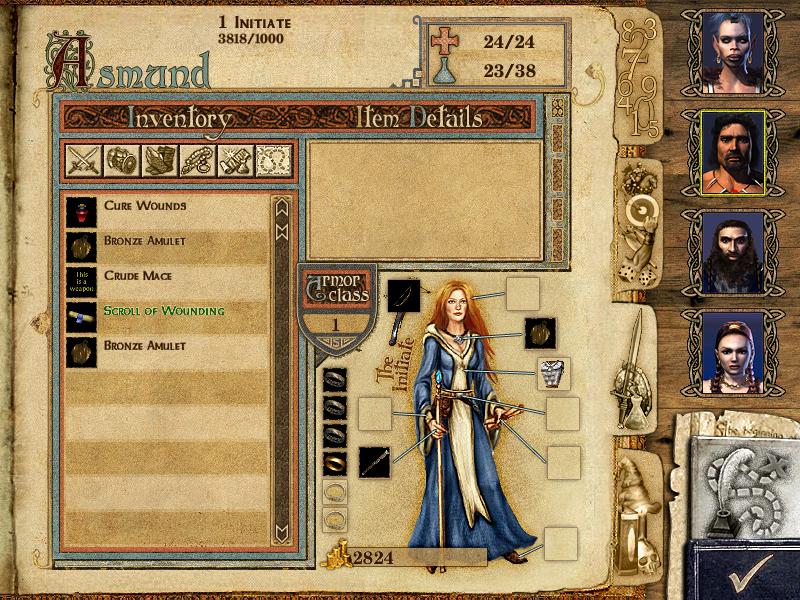
Task: Filter inventory by crossed swords weapons
Action: tap(81, 161)
